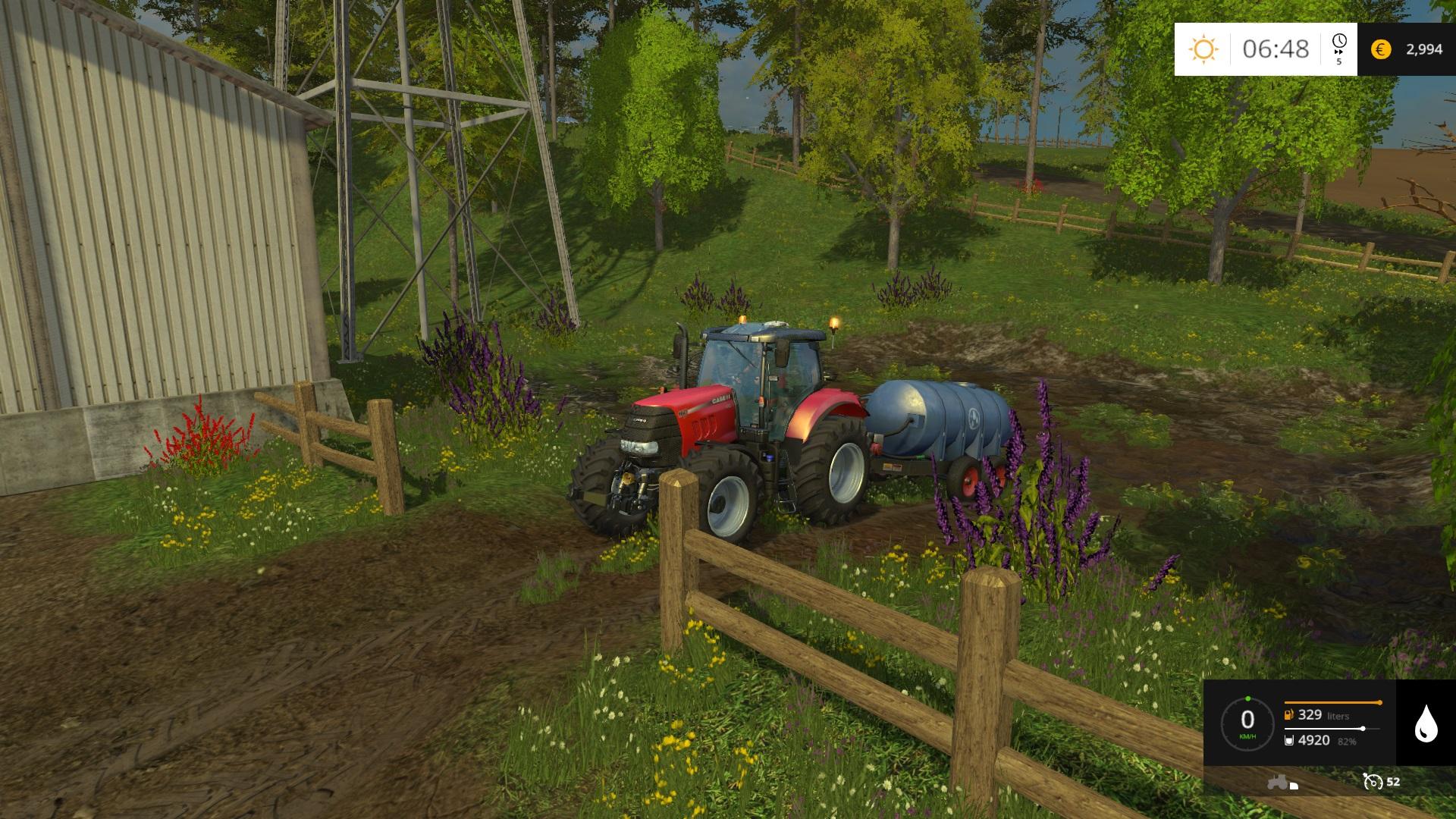
Task: Click the tank fill level bucket icon
Action: tap(1288, 741)
